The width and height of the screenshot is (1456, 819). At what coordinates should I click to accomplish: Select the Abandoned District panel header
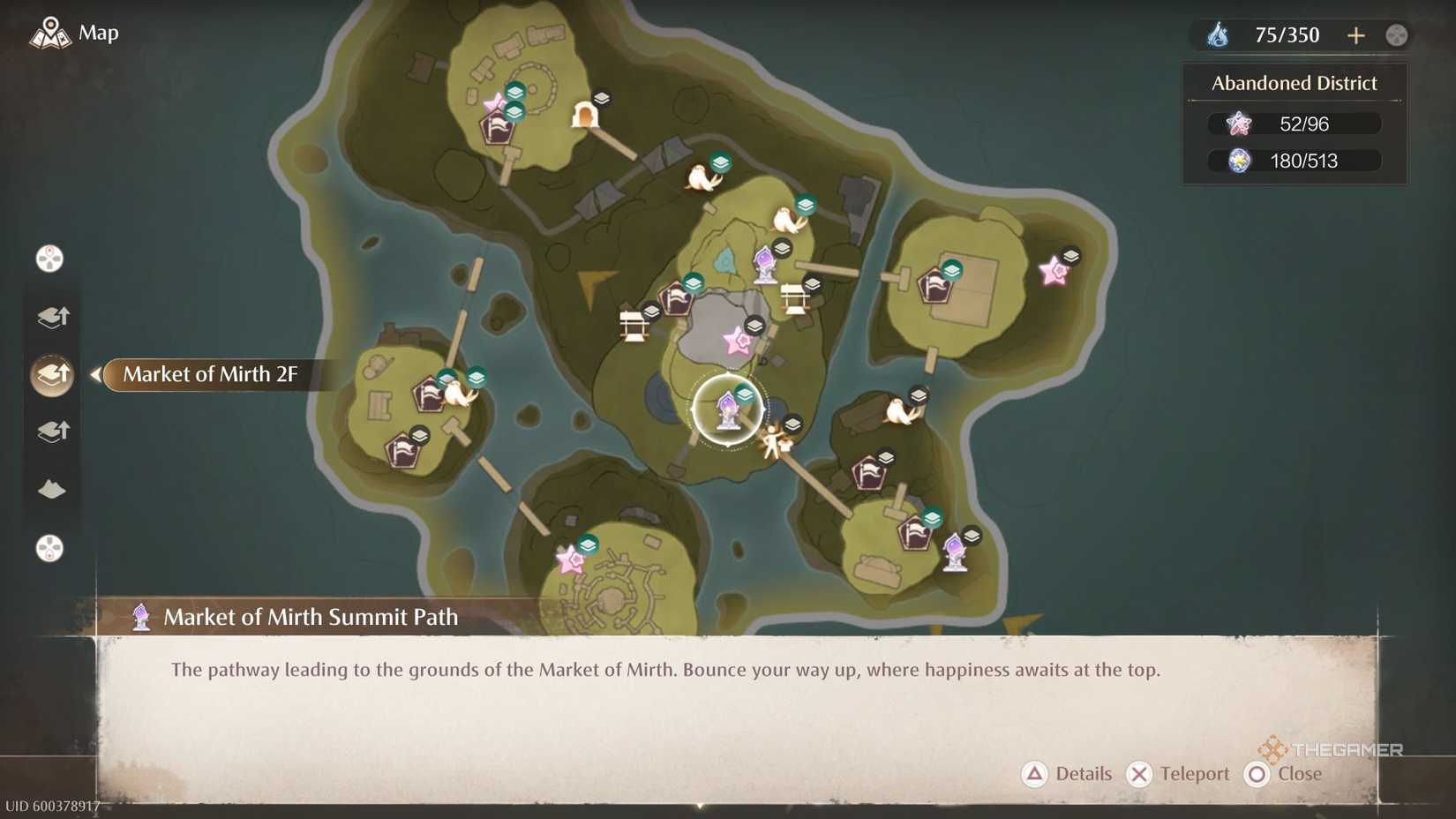(x=1294, y=82)
